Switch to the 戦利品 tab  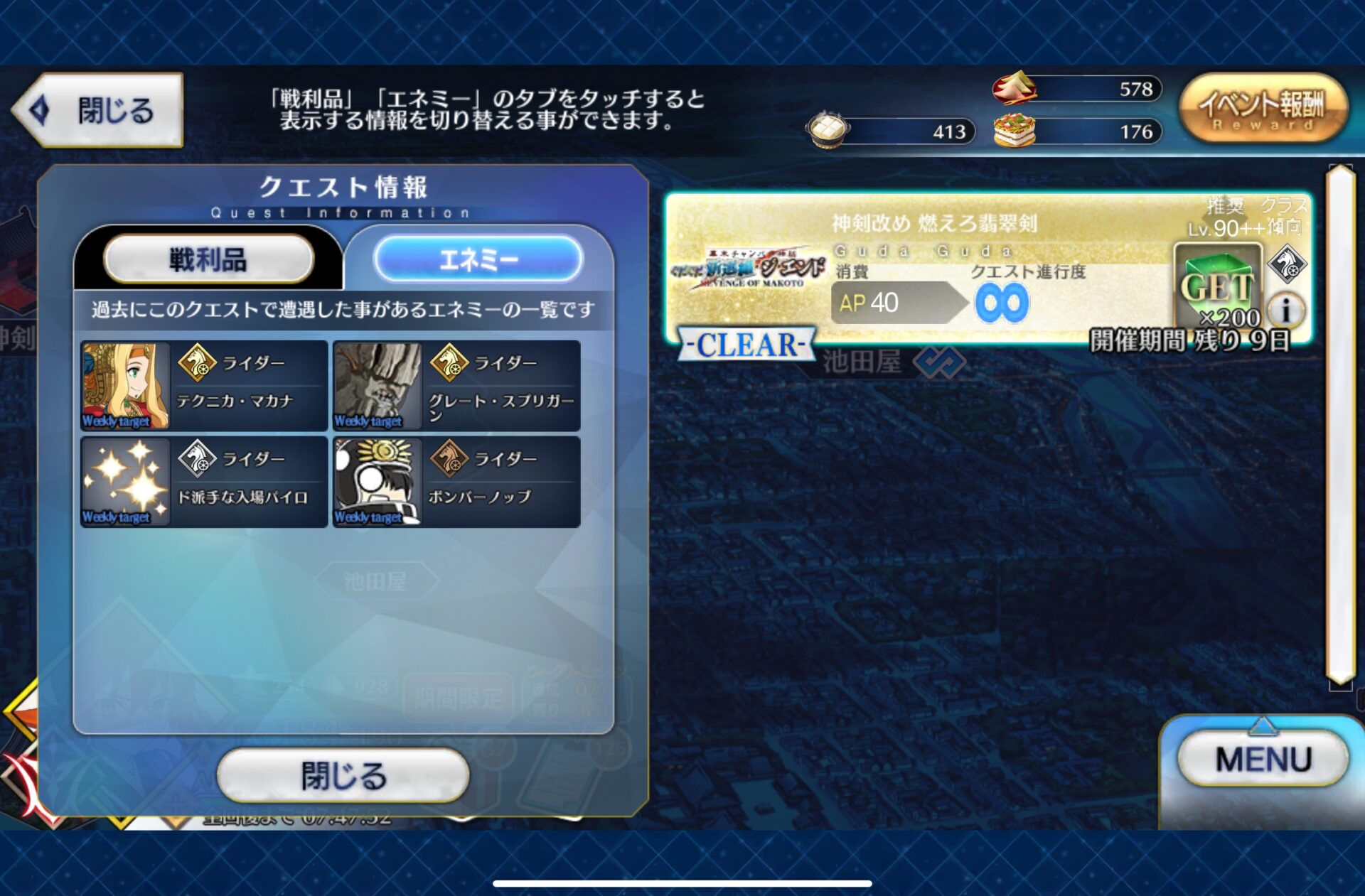coord(208,259)
